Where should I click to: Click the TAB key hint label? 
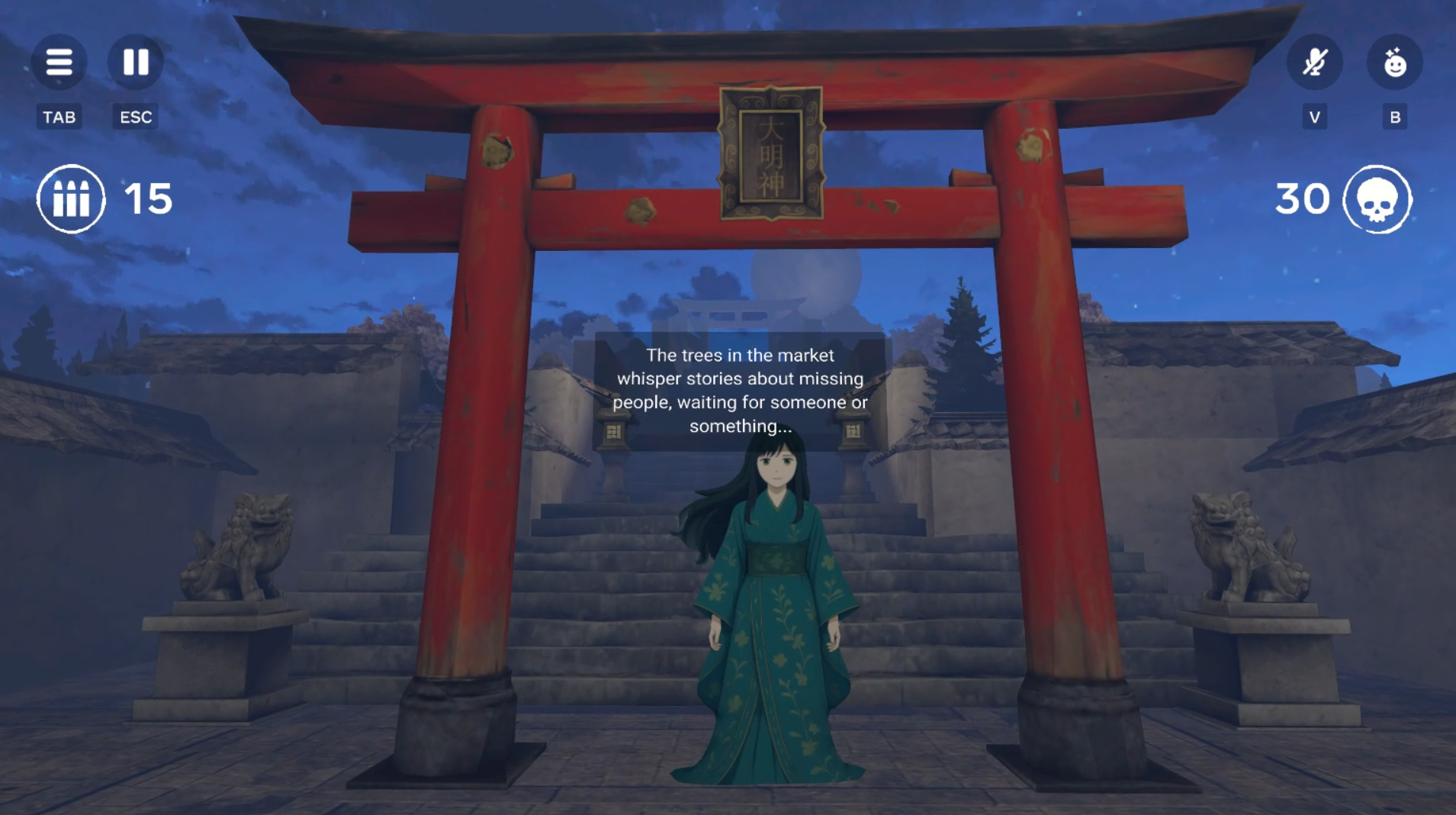coord(59,116)
